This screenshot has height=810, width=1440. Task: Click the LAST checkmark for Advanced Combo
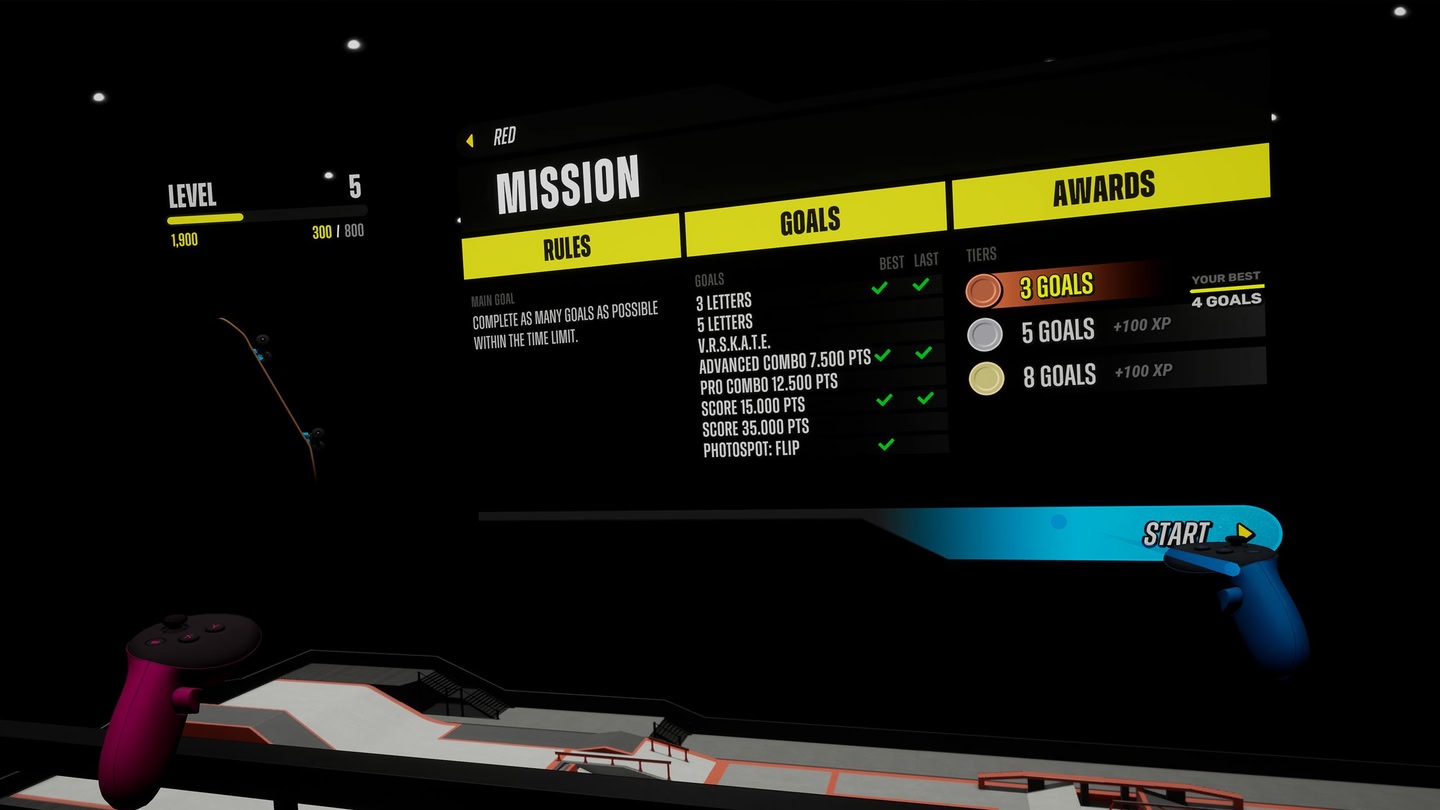pyautogui.click(x=923, y=354)
